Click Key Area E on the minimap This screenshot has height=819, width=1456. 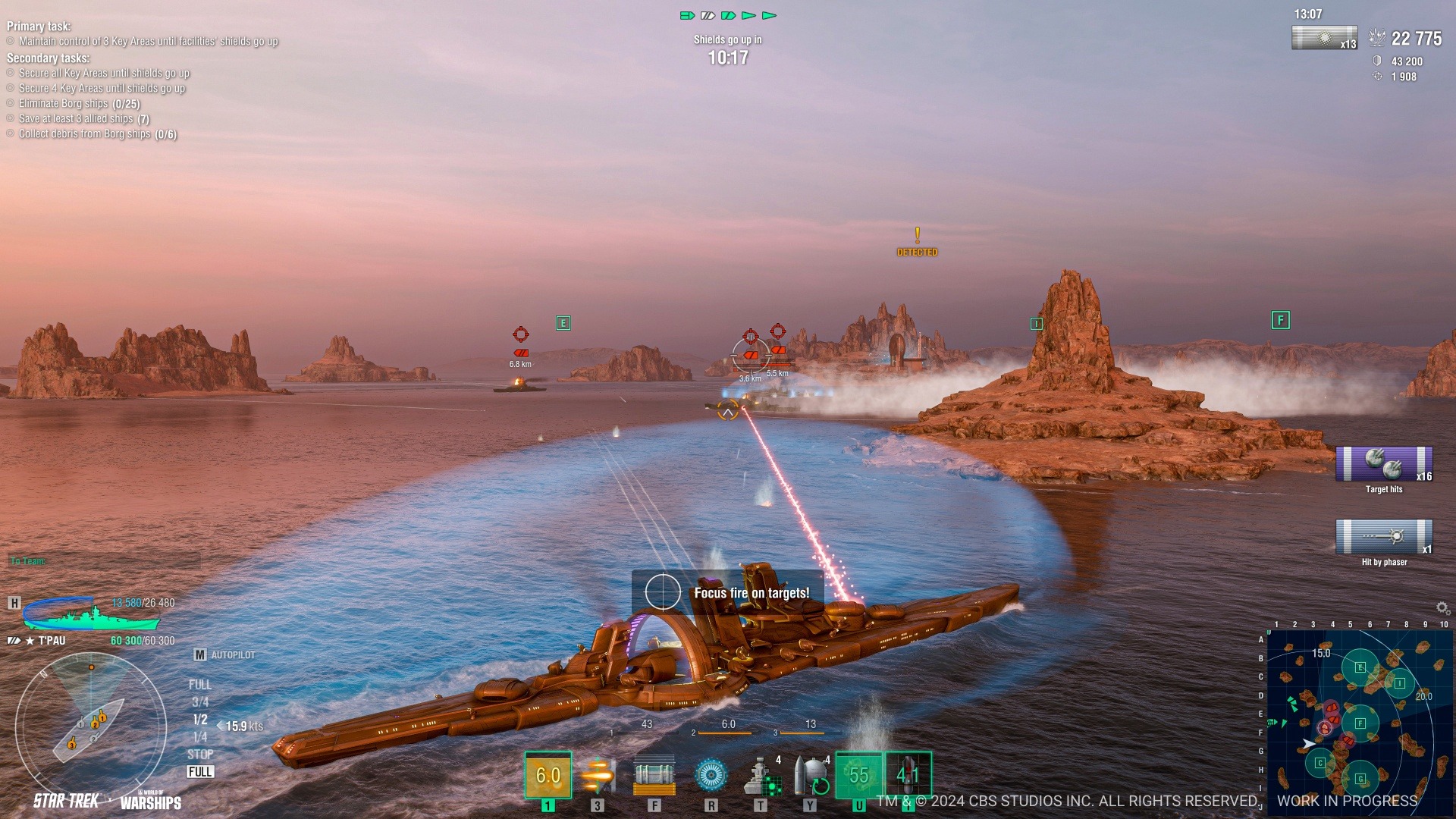1360,668
